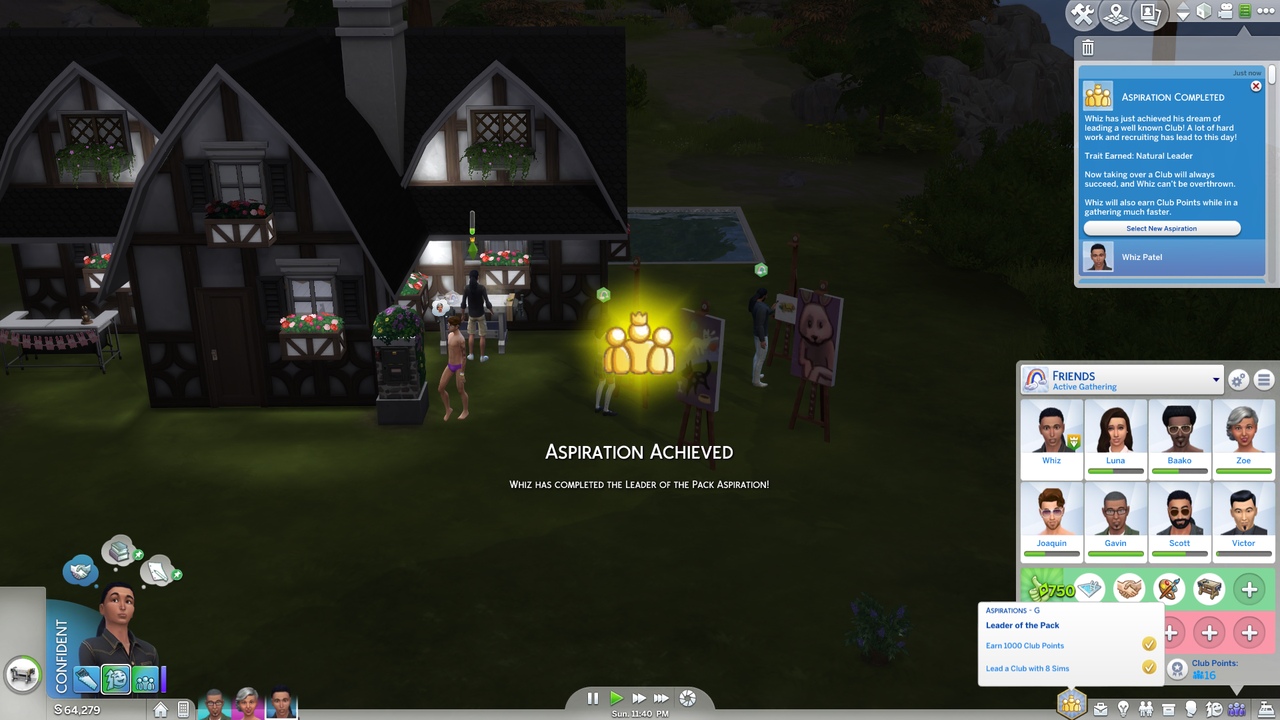Choose Joaquin's club member portrait
Screen dimensions: 1280x720
coord(1051,516)
